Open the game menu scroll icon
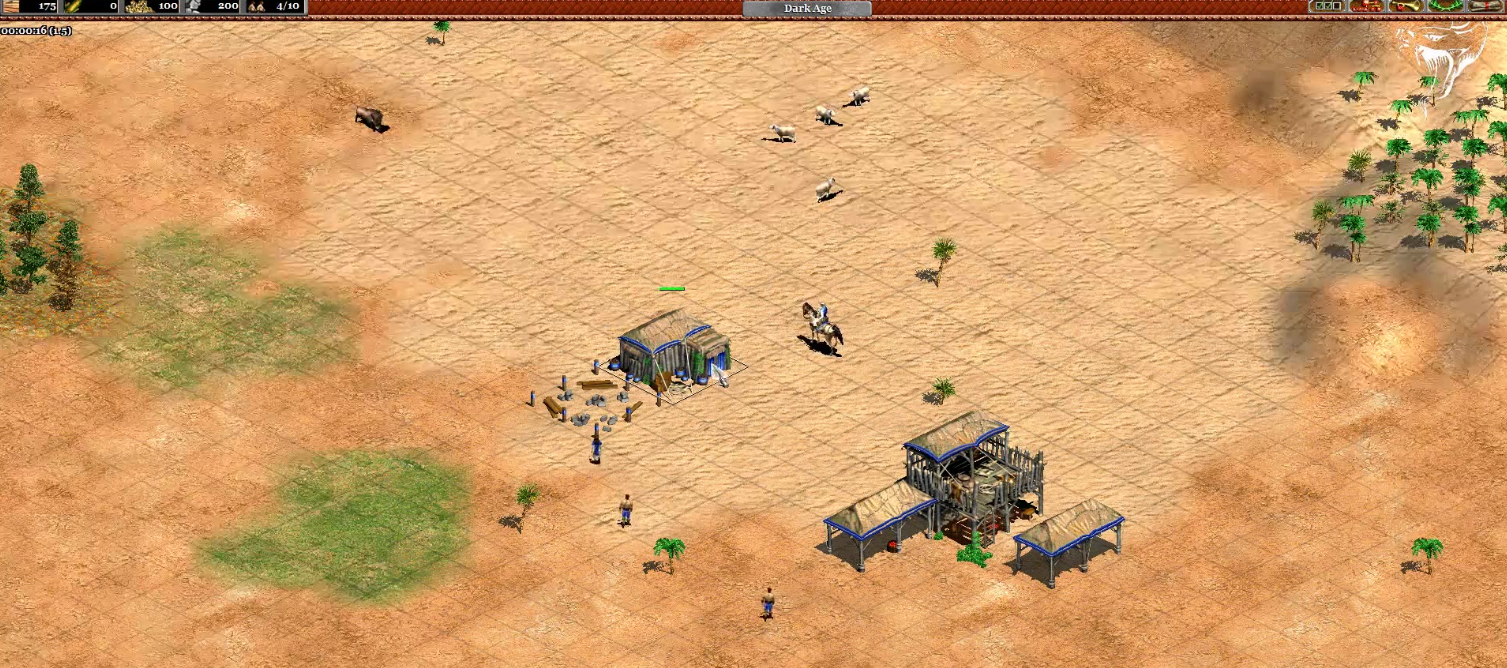The width and height of the screenshot is (1507, 668). tap(1484, 7)
